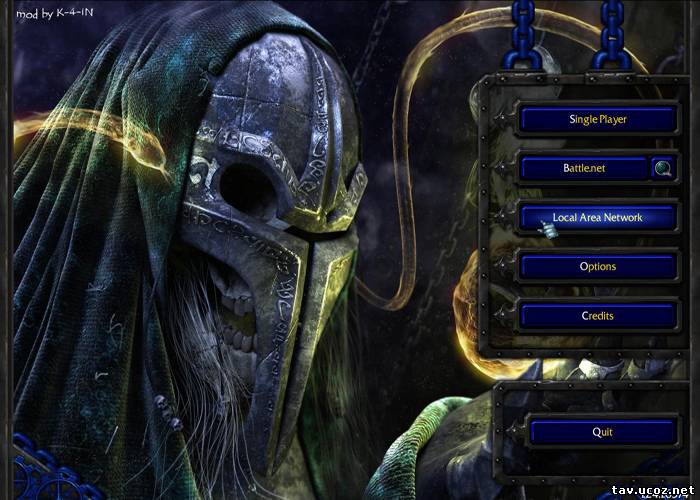Start the Single Player mode
The height and width of the screenshot is (500, 700).
(x=597, y=119)
